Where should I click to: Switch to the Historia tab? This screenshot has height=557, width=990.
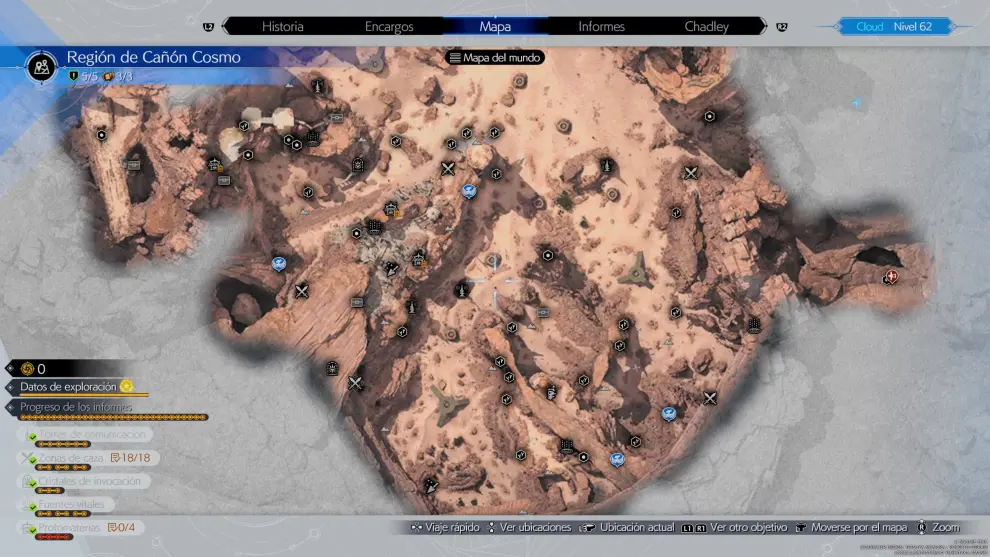click(283, 26)
